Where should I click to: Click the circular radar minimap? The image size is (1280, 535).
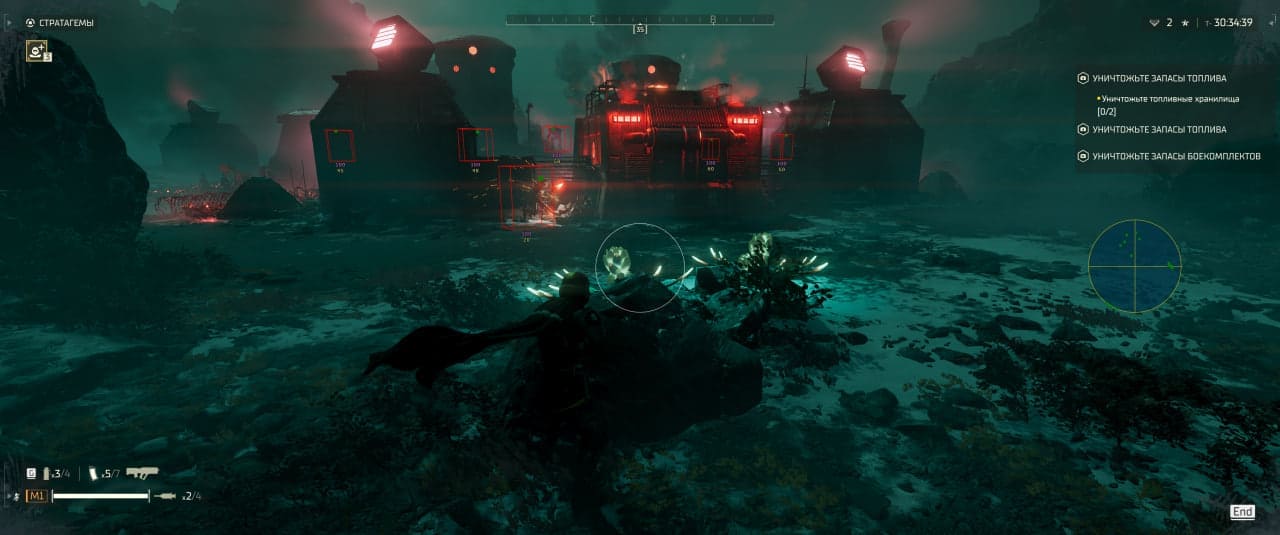coord(1134,266)
